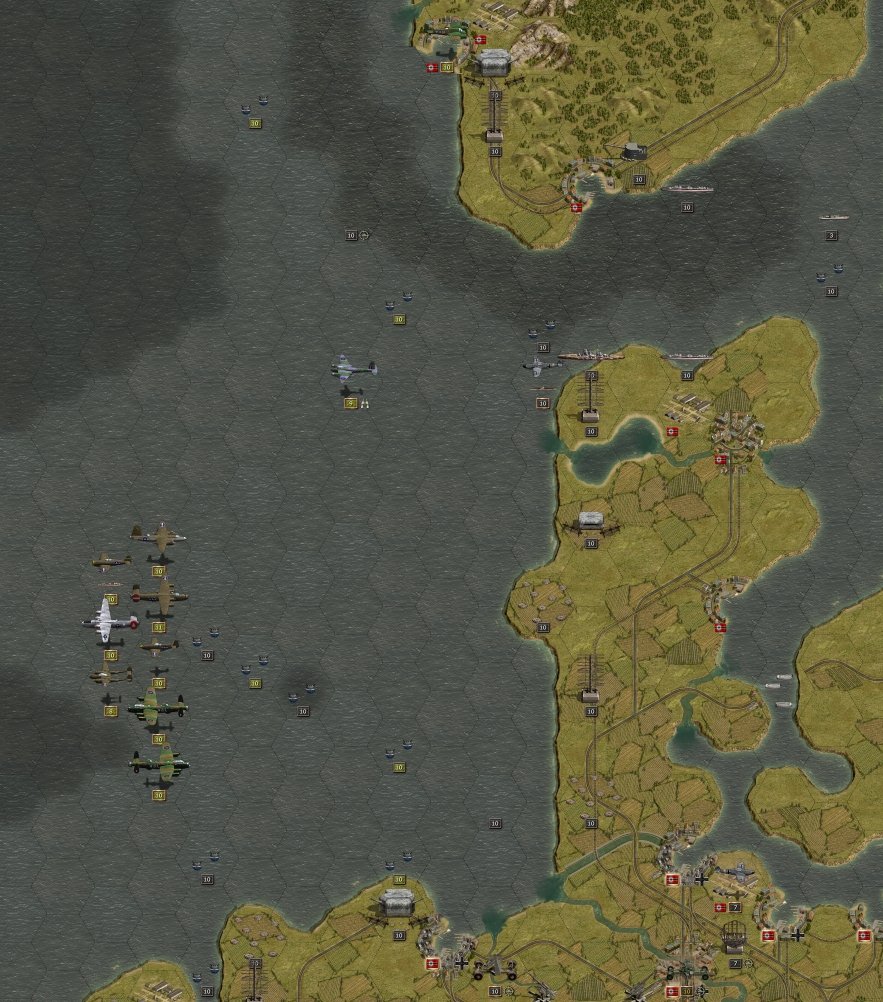
Task: Select the lone aircraft with strength 5
Action: coord(353,370)
